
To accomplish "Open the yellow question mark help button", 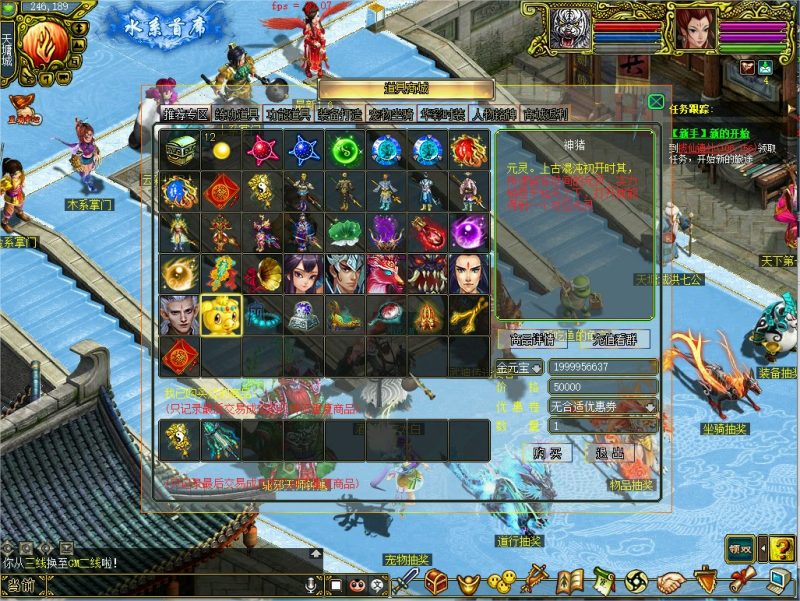I will 780,548.
